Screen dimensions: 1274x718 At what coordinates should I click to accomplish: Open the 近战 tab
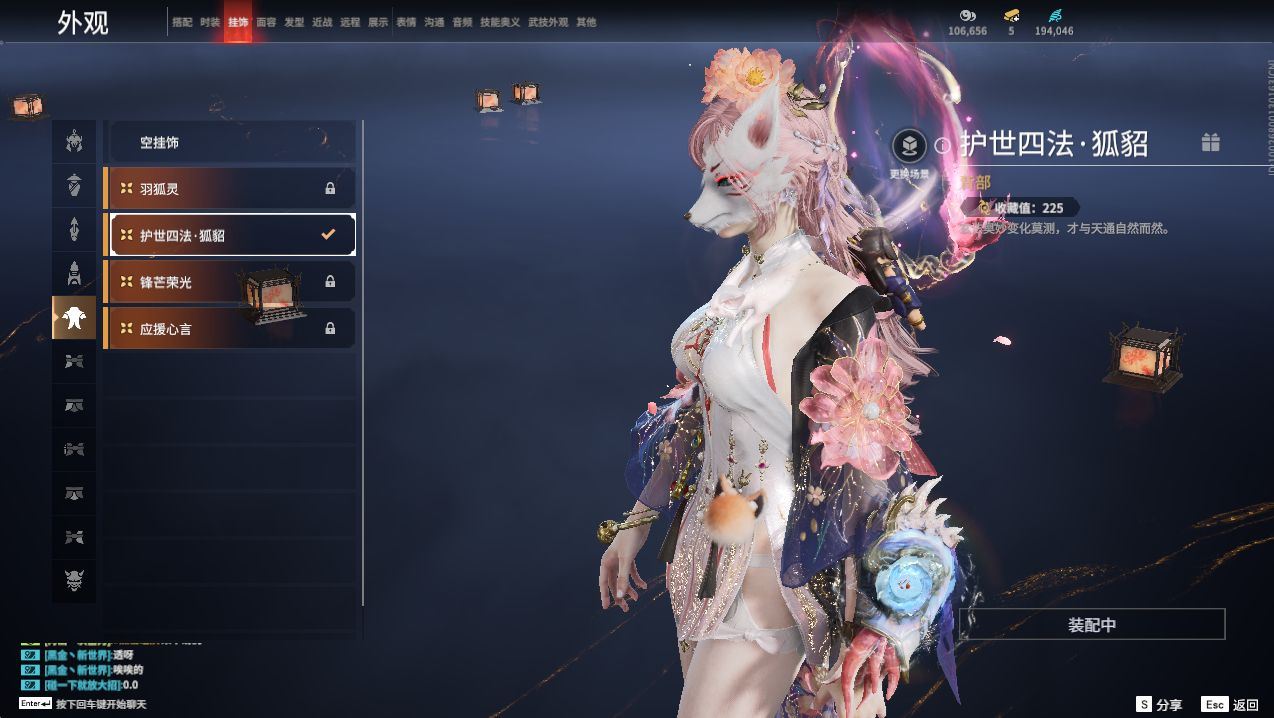click(322, 22)
